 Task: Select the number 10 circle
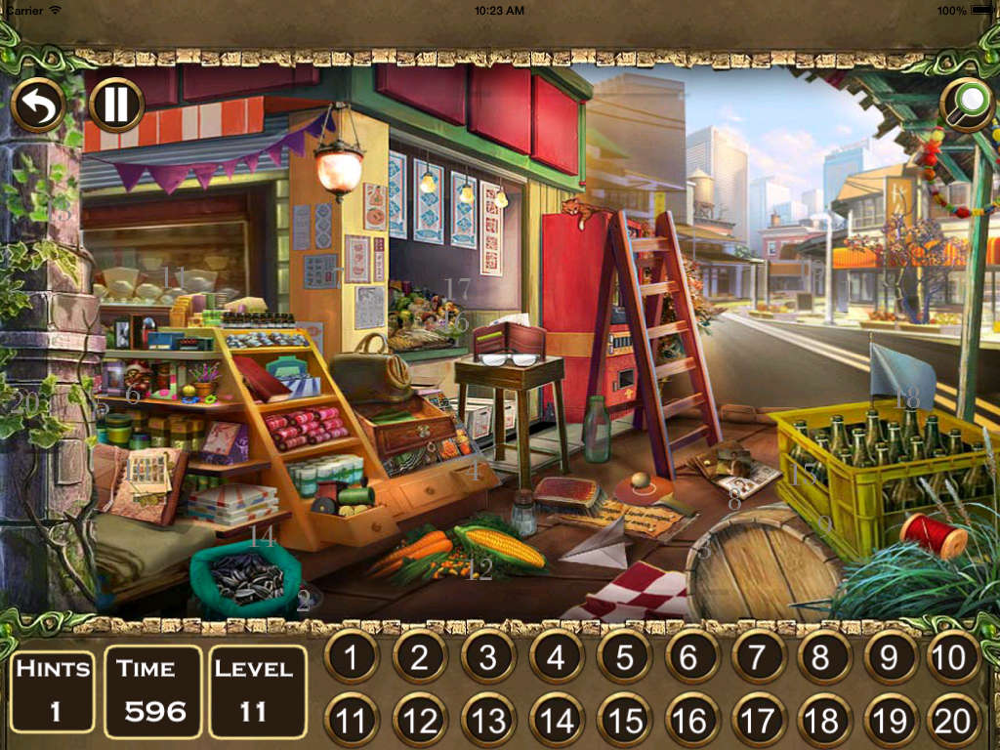click(952, 657)
